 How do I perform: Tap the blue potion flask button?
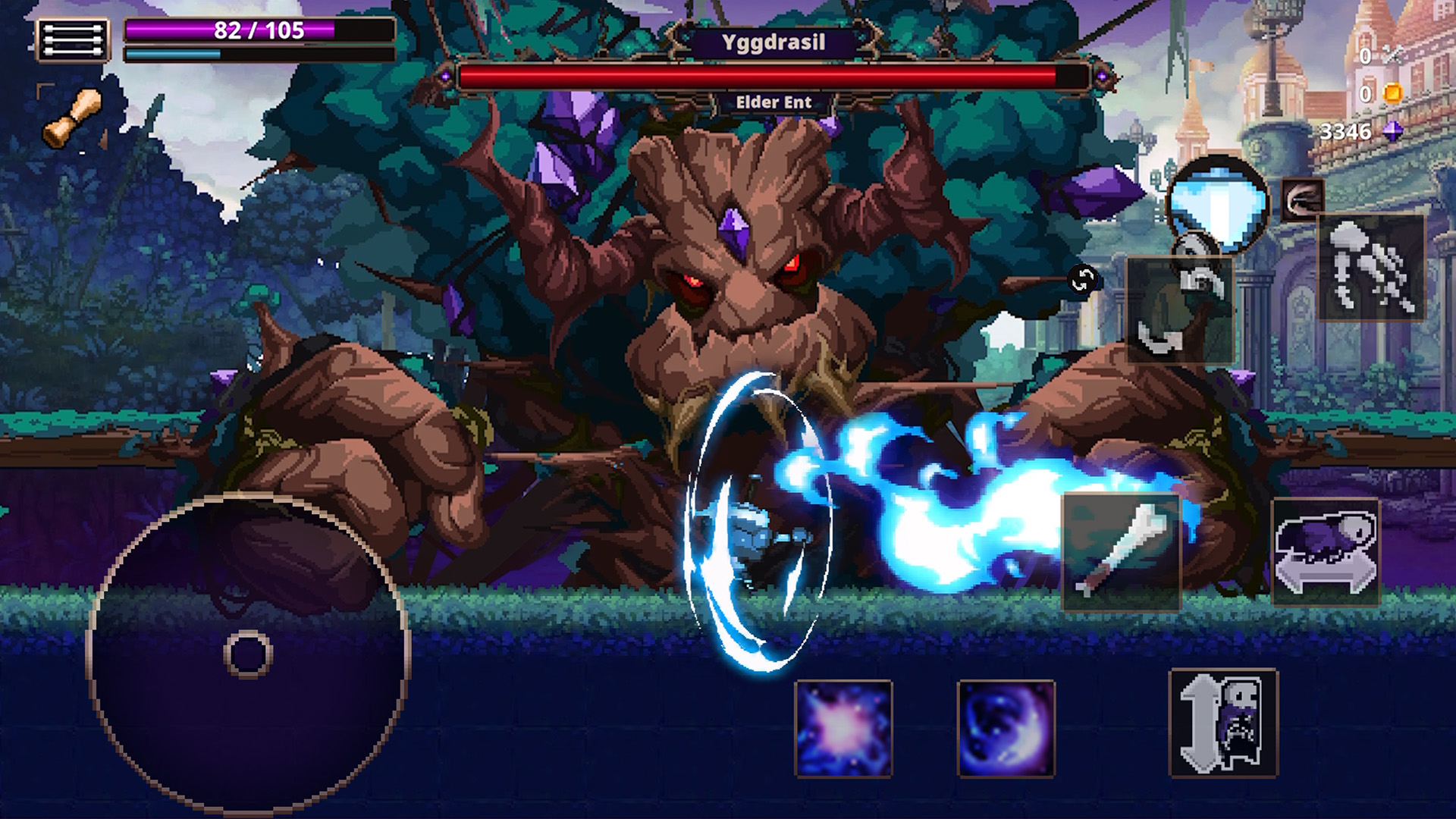[x=1218, y=205]
